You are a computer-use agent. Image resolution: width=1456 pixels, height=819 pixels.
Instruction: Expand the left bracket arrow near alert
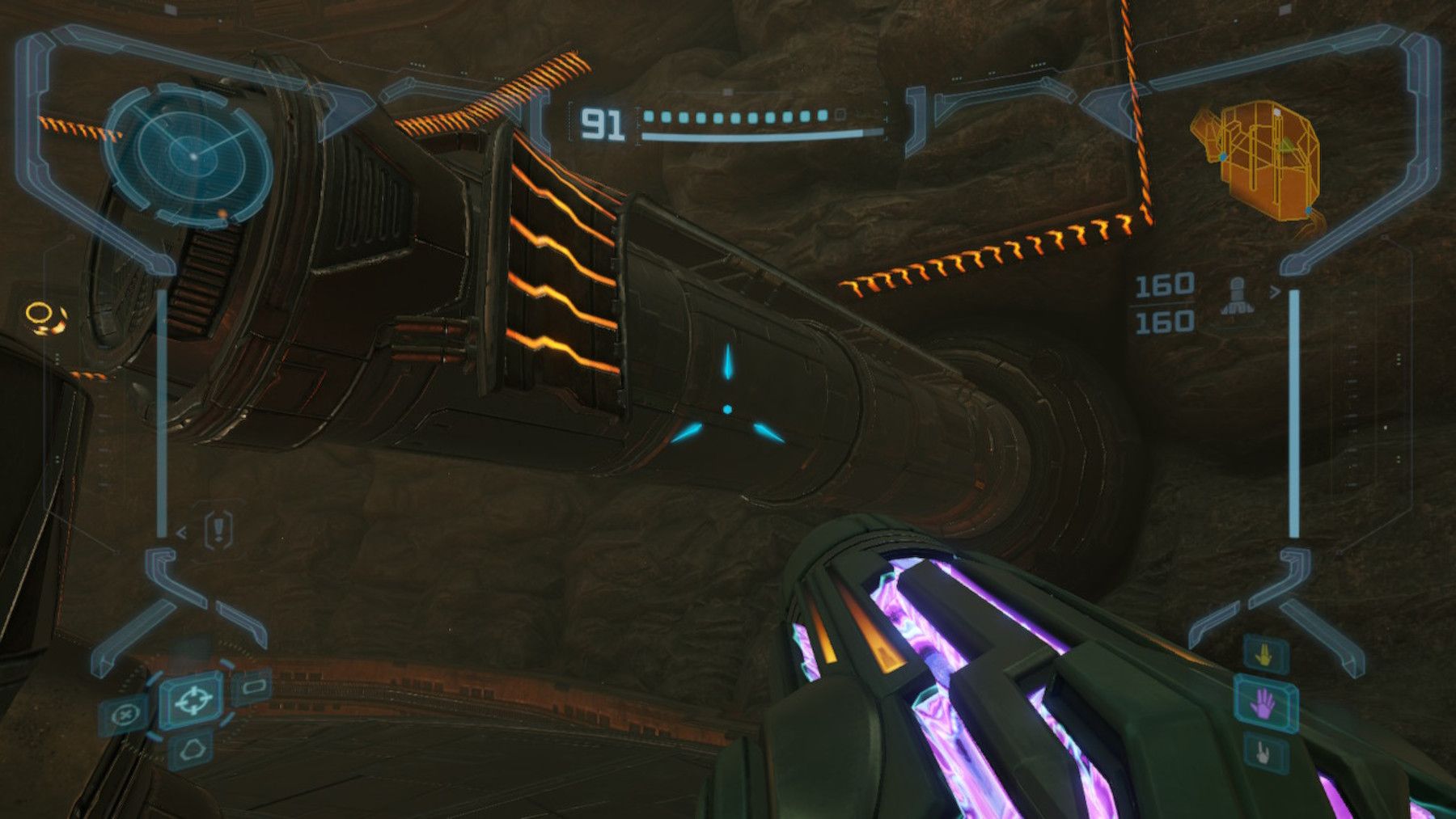pos(180,533)
